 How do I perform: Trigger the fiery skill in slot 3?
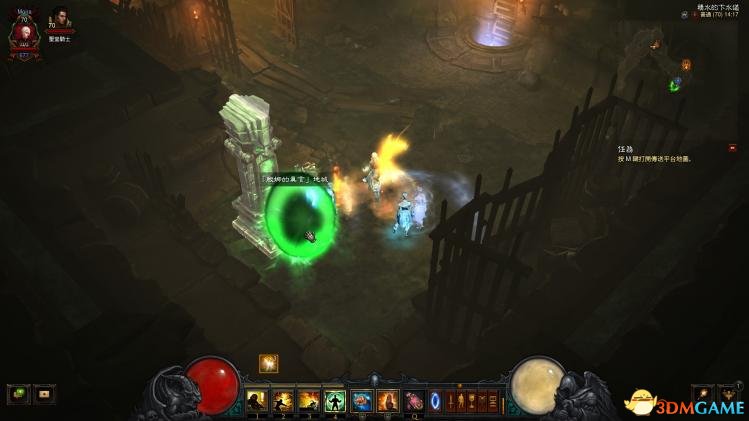(309, 401)
